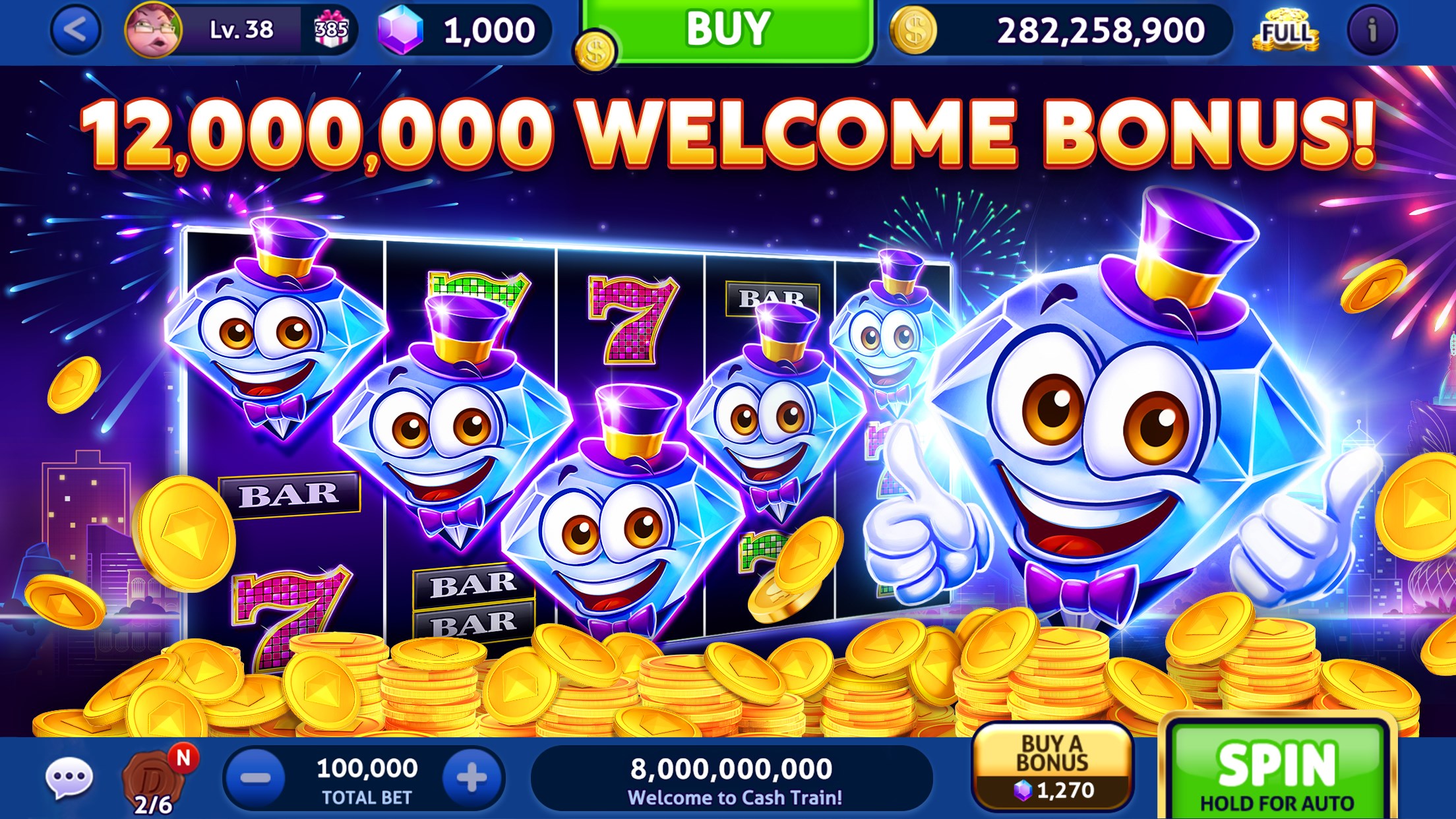Click the Welcome to Cash Train message bar
The height and width of the screenshot is (819, 1456).
click(x=732, y=778)
